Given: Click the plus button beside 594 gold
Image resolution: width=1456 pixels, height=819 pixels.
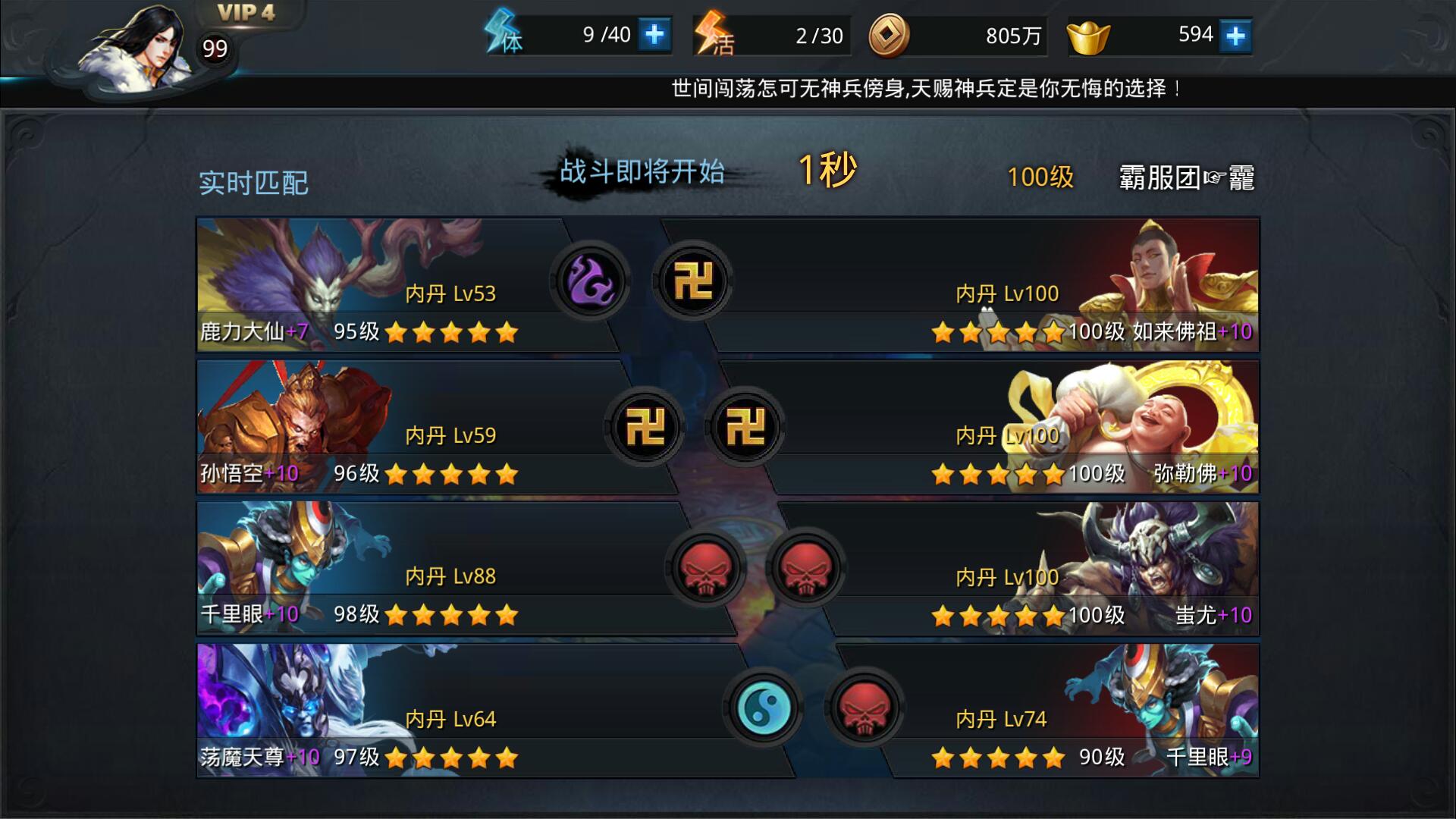Looking at the screenshot, I should coord(1236,34).
